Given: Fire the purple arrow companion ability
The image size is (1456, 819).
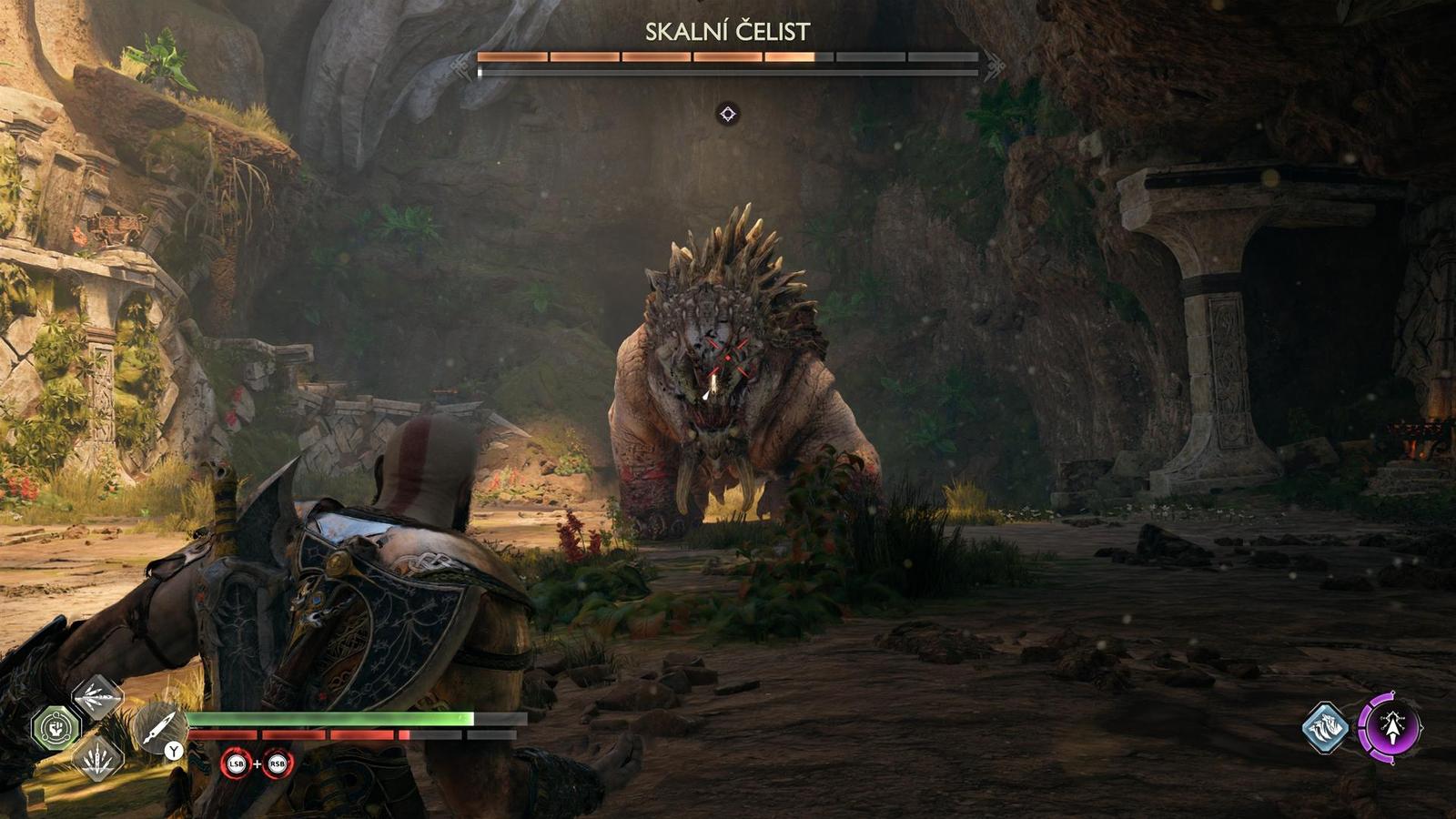Looking at the screenshot, I should [1390, 726].
